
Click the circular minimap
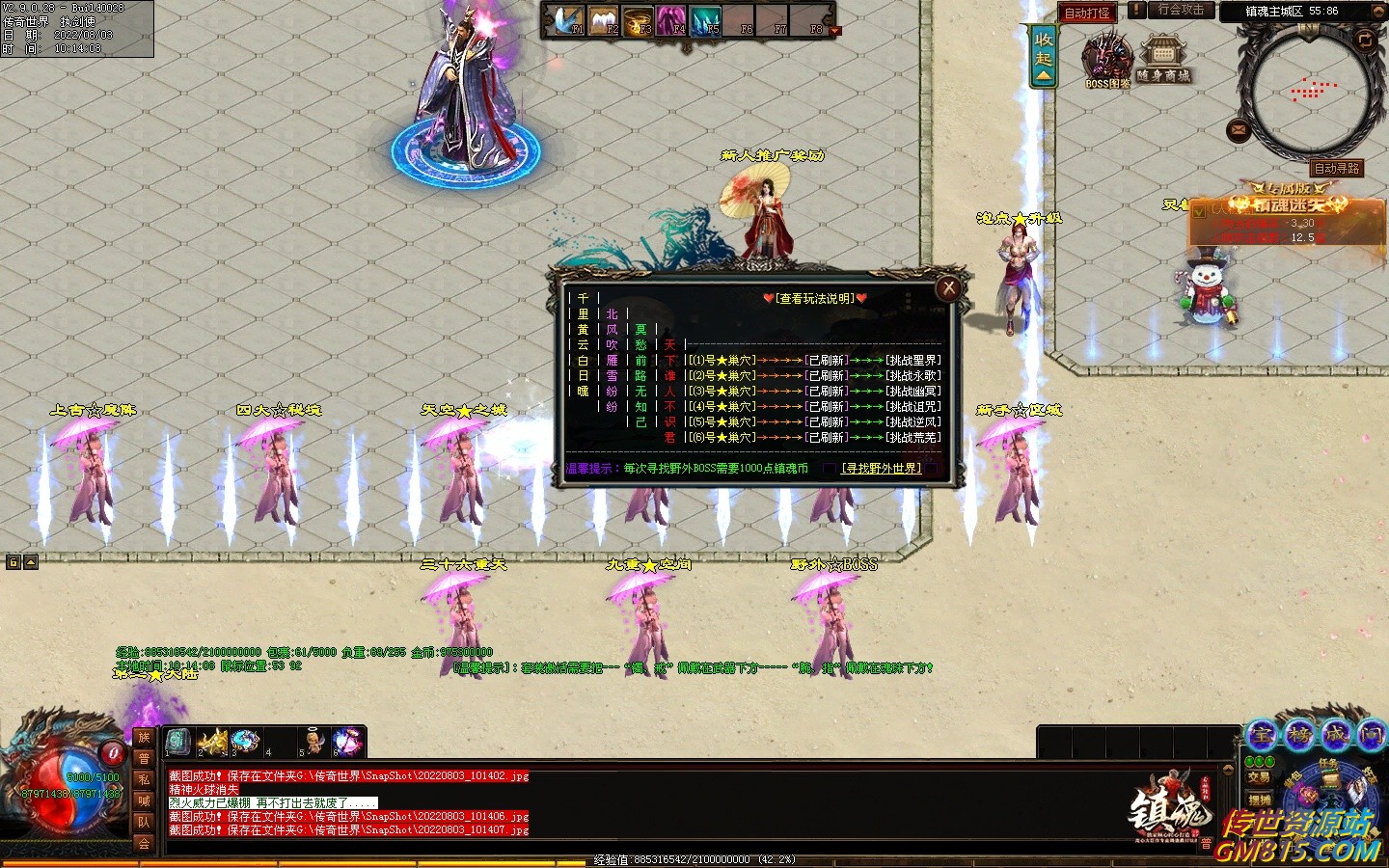(1308, 92)
